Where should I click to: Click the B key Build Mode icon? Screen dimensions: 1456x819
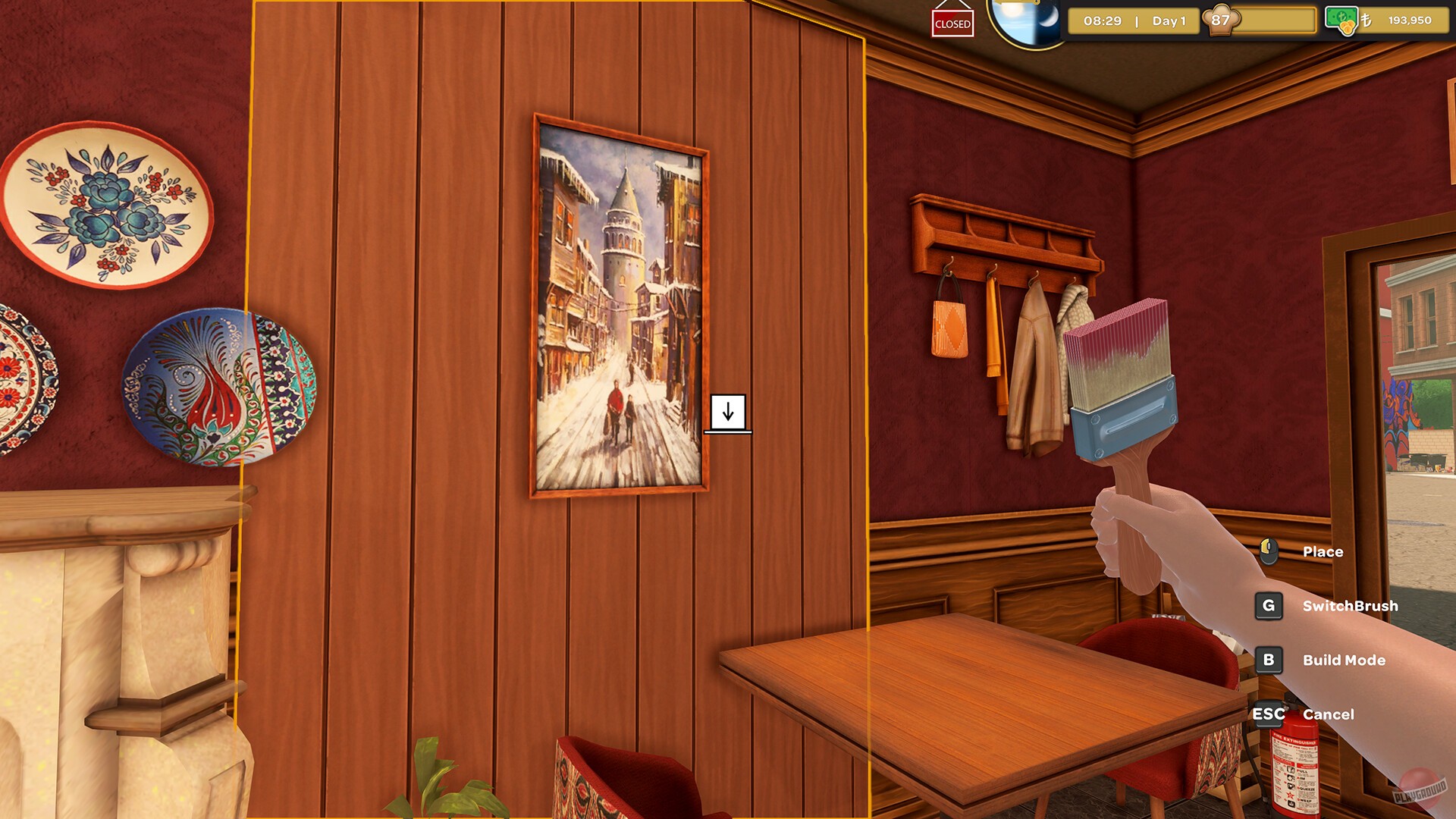[1269, 660]
